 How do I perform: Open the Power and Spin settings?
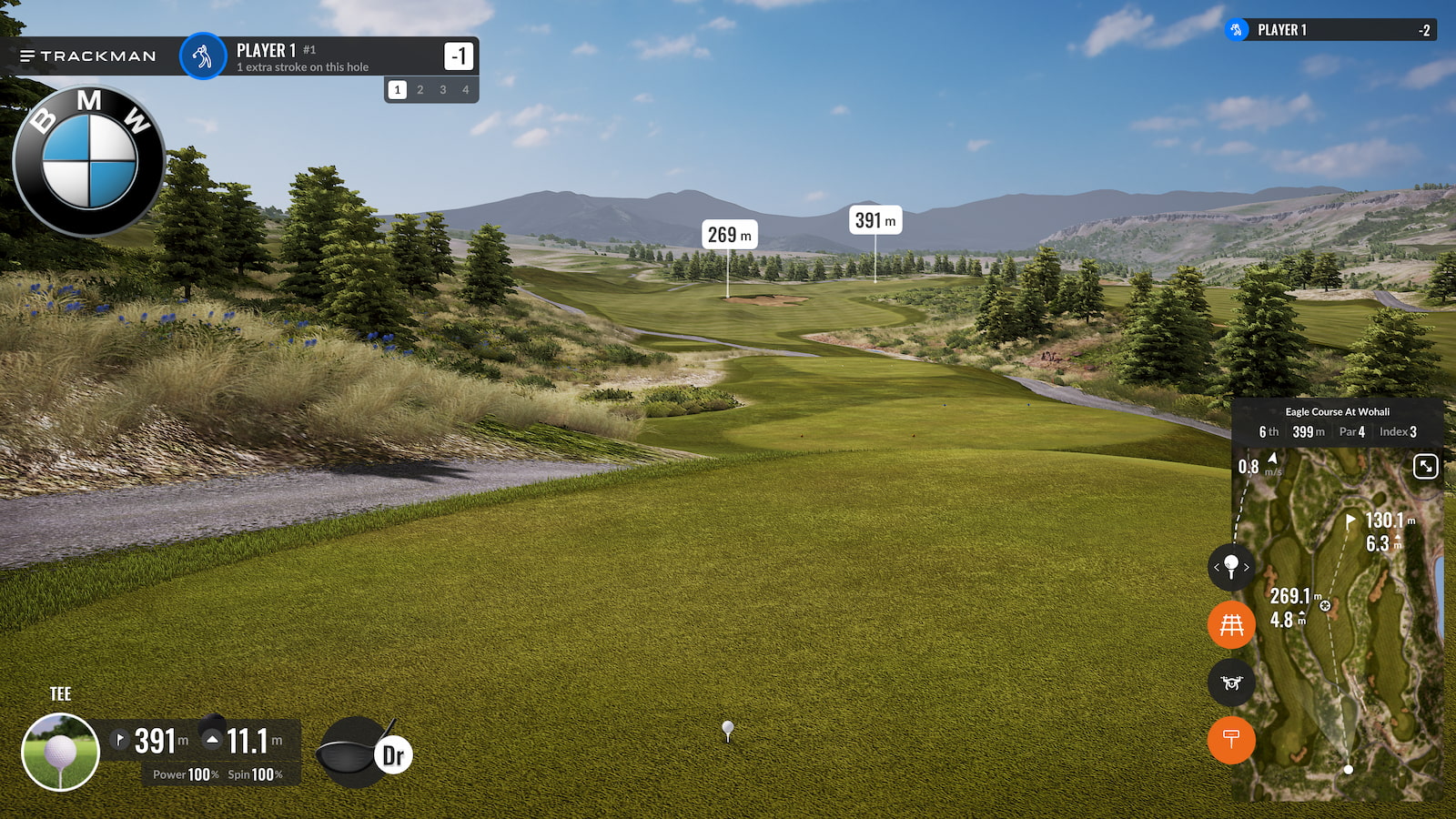coord(218,774)
